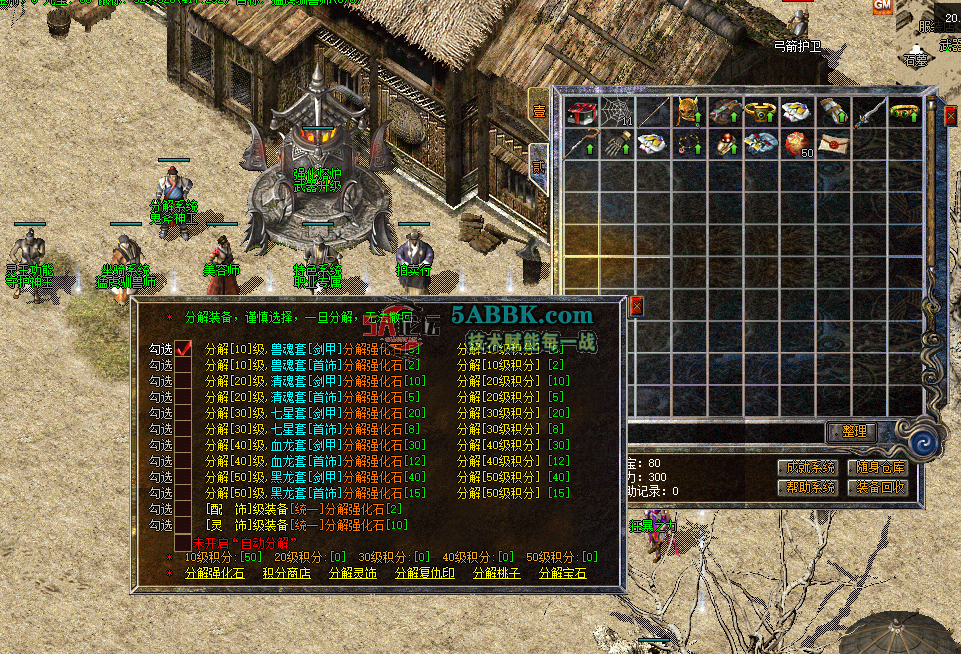Choose the 分解宝石 gem decompose link
The width and height of the screenshot is (961, 654).
tap(563, 573)
